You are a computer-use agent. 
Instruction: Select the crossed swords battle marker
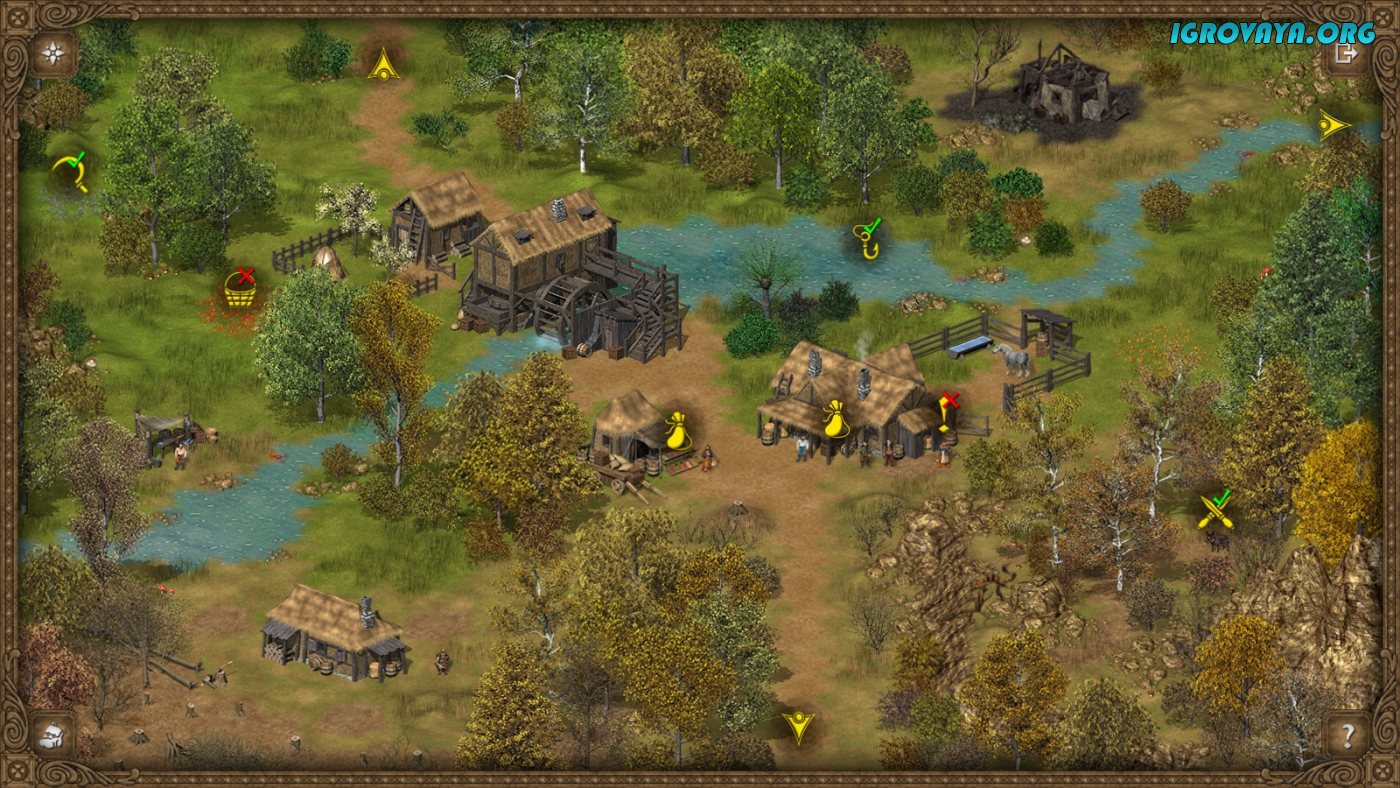(x=1214, y=512)
